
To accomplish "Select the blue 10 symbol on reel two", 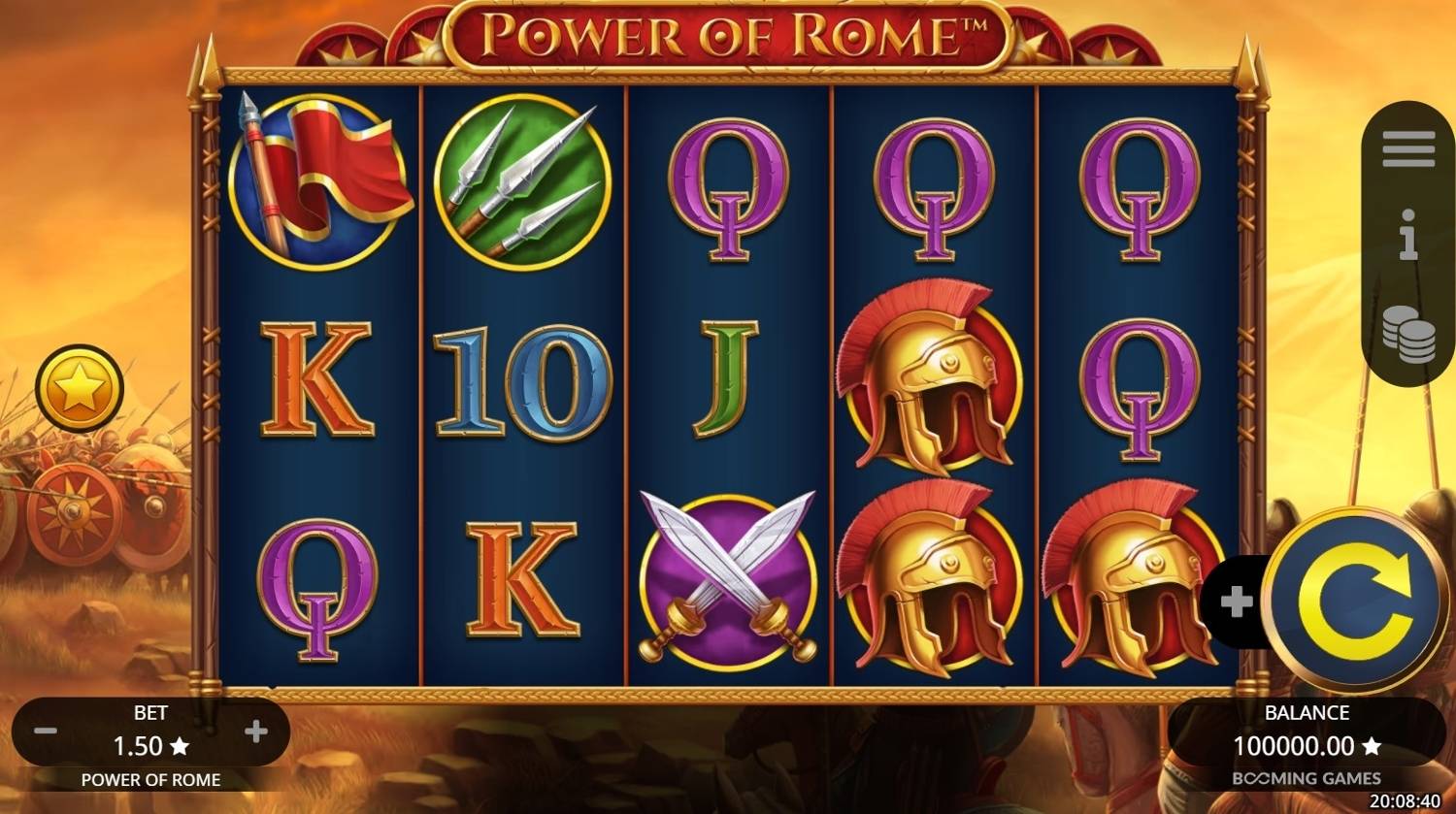I will coord(522,383).
